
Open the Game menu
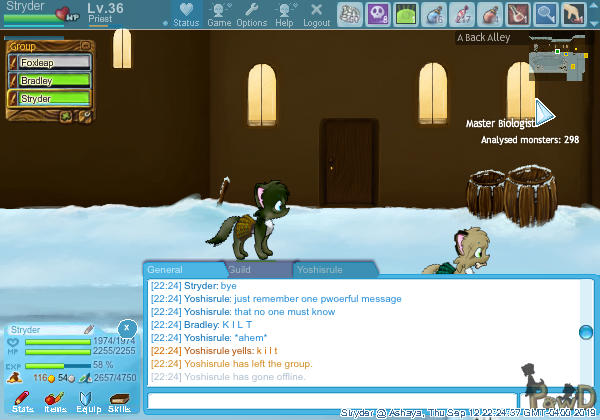pyautogui.click(x=218, y=13)
